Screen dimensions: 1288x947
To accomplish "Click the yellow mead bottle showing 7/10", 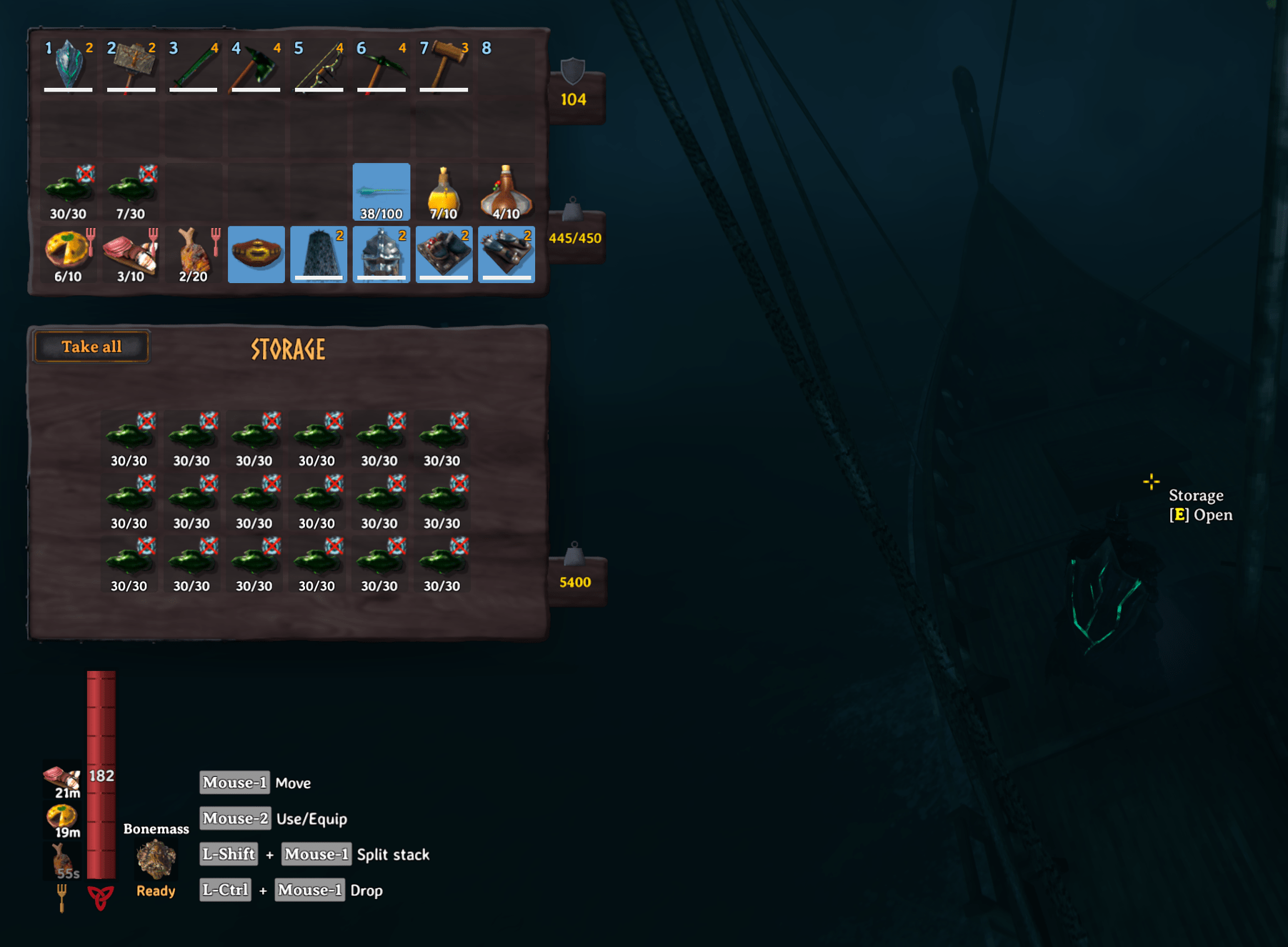I will pos(444,189).
